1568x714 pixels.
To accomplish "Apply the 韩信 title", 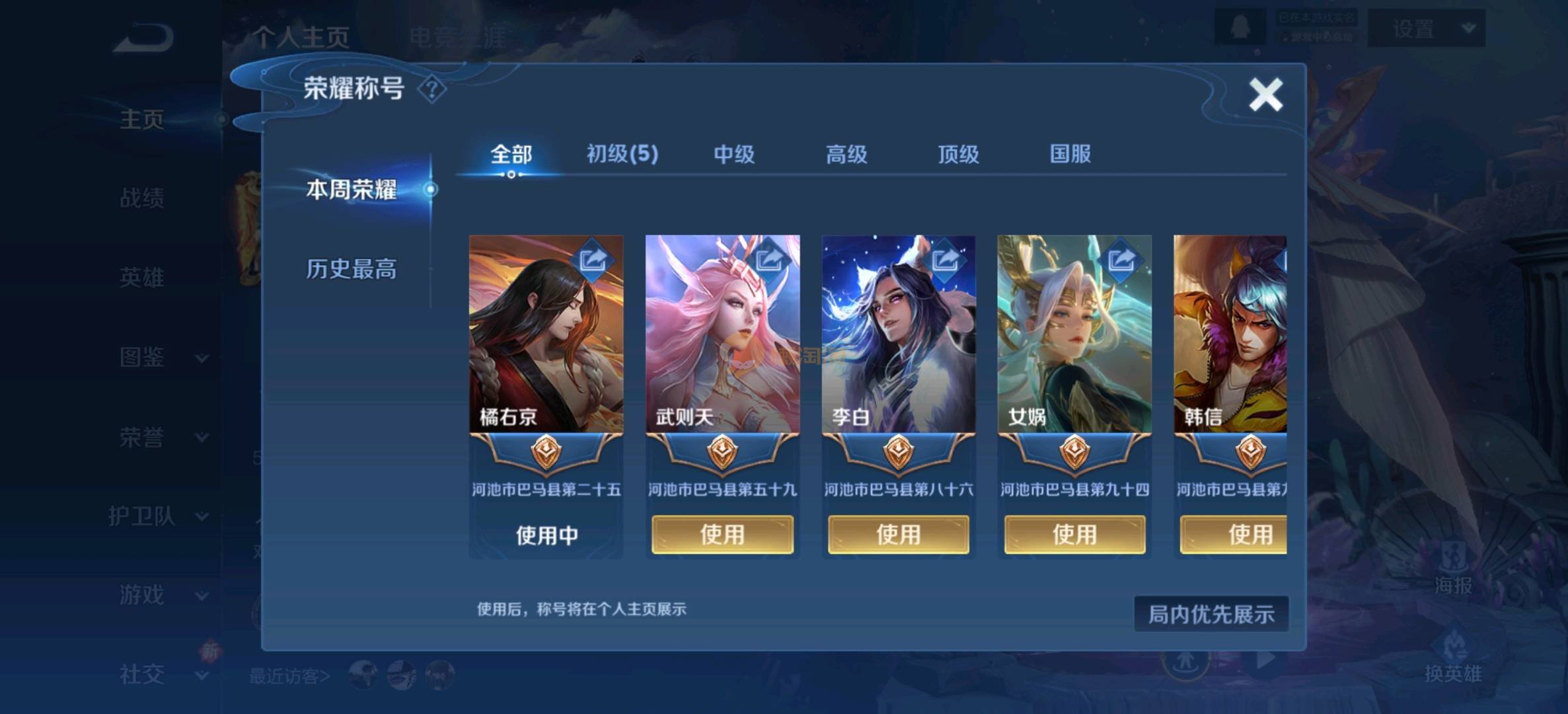I will pos(1234,534).
